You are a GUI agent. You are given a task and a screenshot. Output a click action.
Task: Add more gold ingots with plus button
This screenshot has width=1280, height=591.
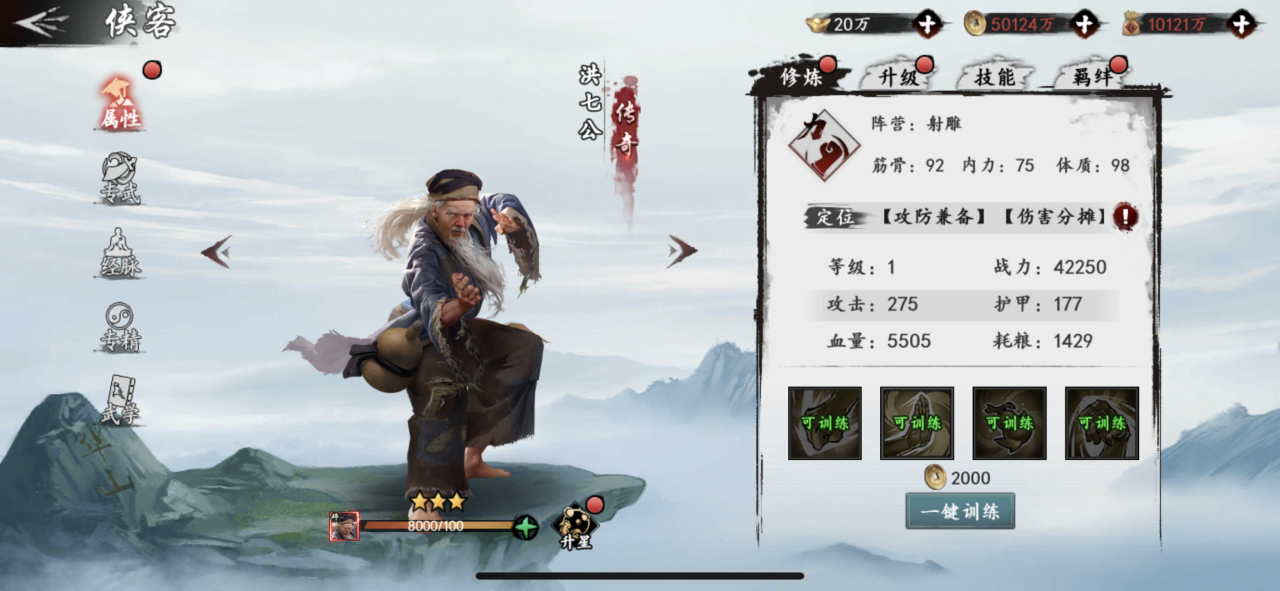927,24
